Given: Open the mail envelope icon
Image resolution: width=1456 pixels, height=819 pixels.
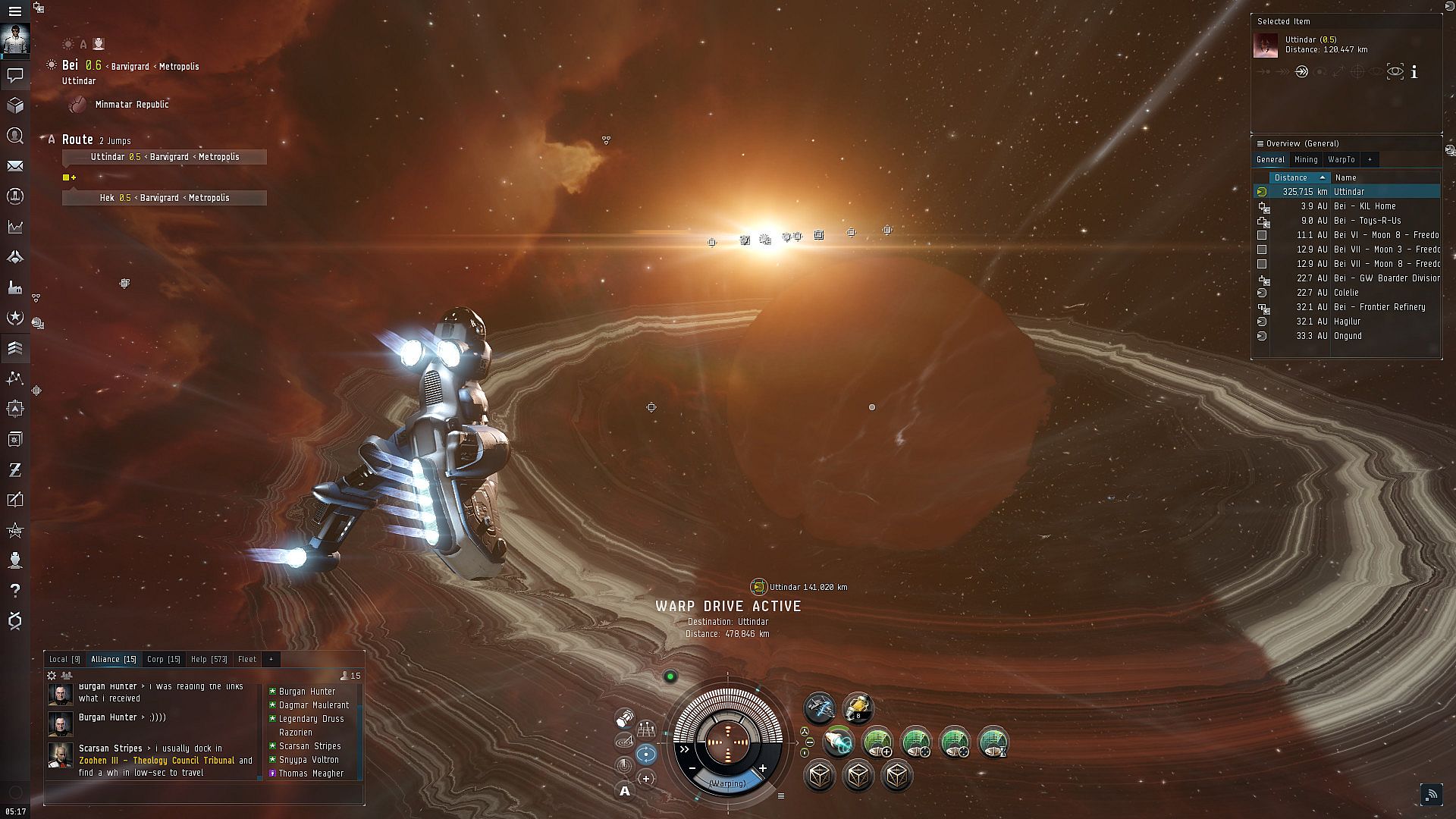Looking at the screenshot, I should click(x=15, y=166).
